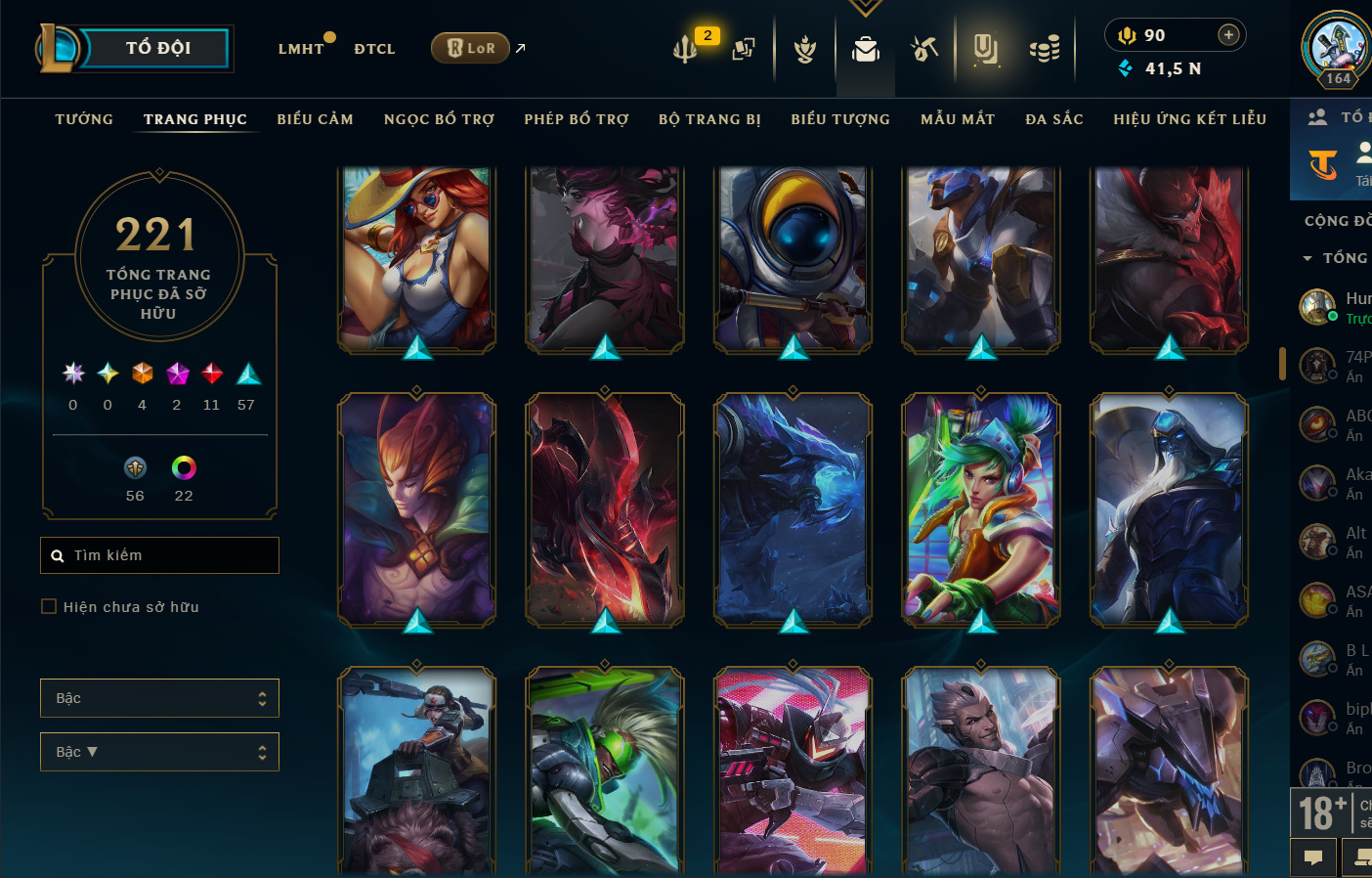Open the Bậc ▼ sort dropdown
Screen dimensions: 1372x878
coord(159,752)
